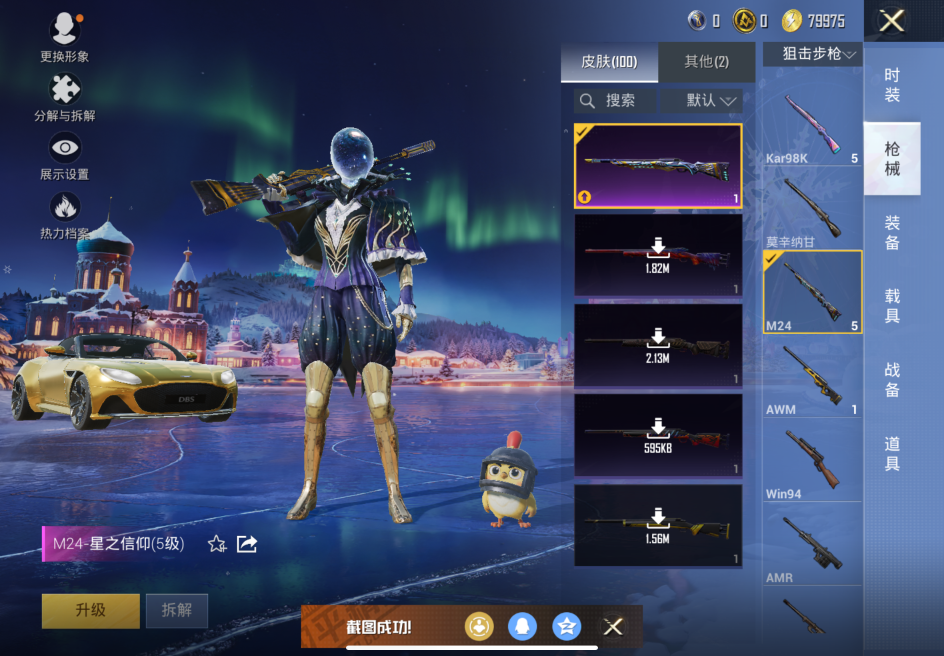944x656 pixels.
Task: Click the 升级 upgrade button
Action: pos(90,610)
